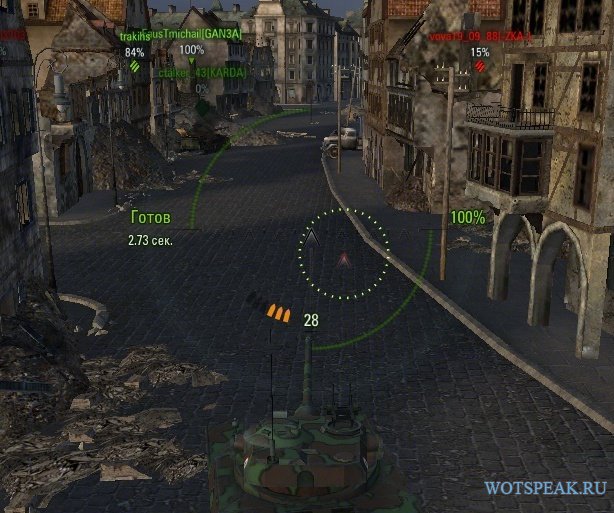
Task: Click the ctalker_43[KARDA] tank marker
Action: (200, 73)
